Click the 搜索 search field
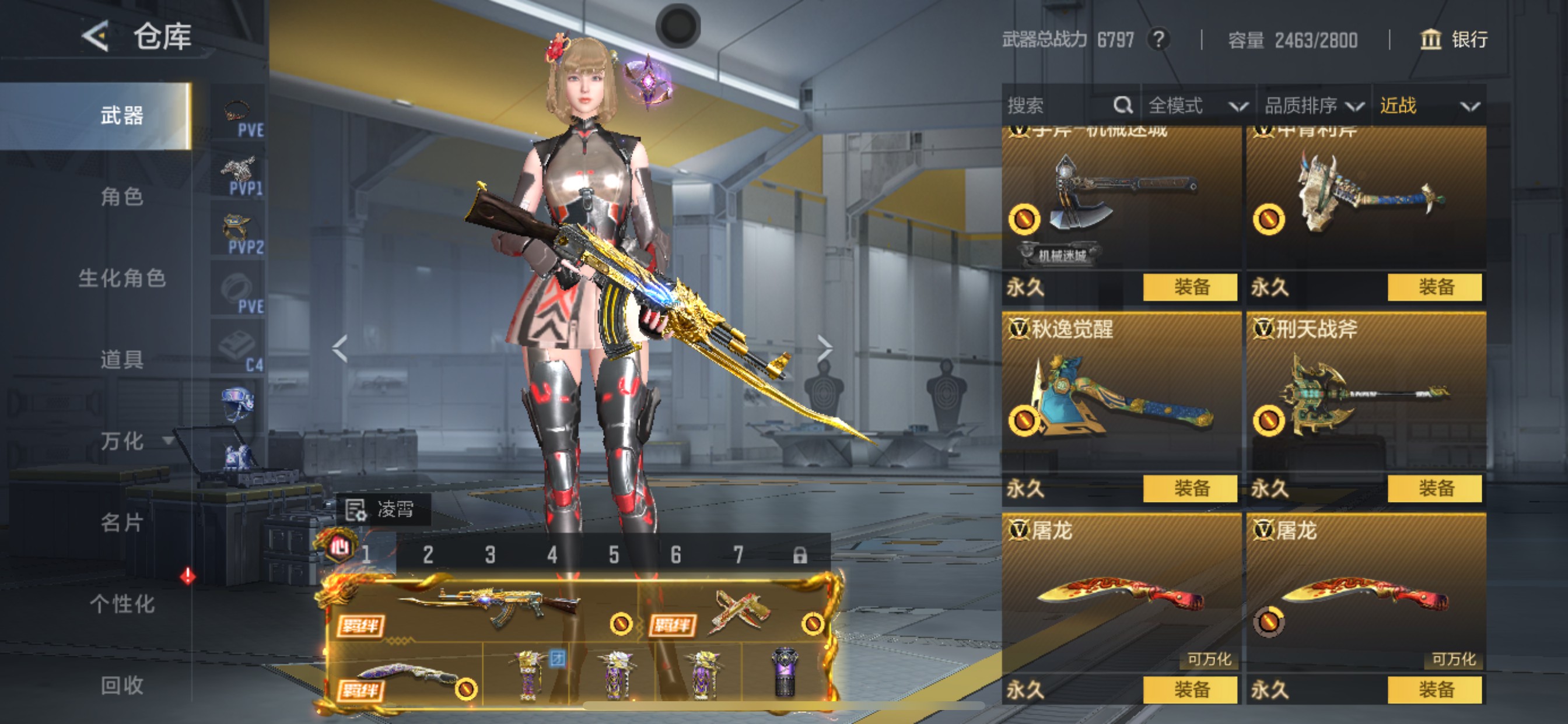The width and height of the screenshot is (1568, 724). [1059, 106]
